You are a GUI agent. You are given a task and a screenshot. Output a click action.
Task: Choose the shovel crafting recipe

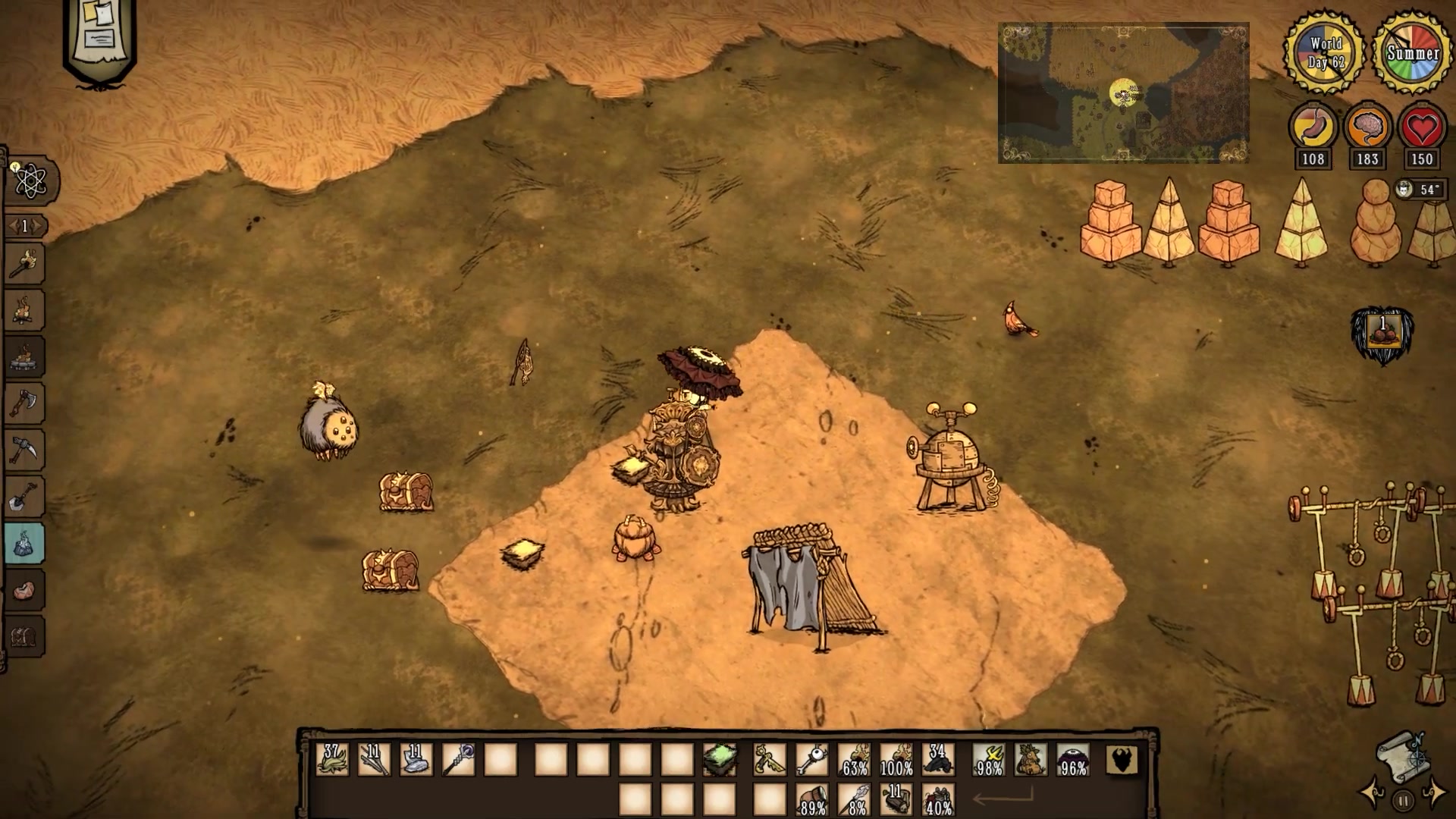24,497
